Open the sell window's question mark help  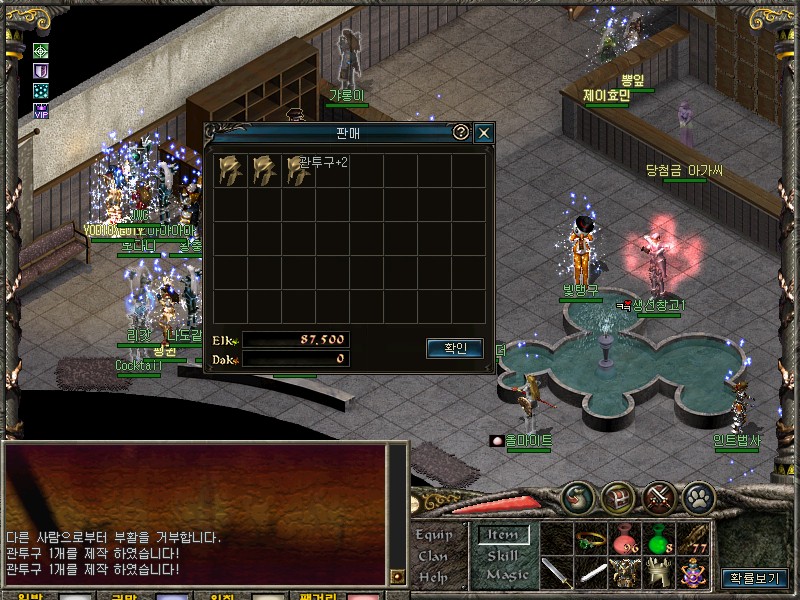pos(461,132)
